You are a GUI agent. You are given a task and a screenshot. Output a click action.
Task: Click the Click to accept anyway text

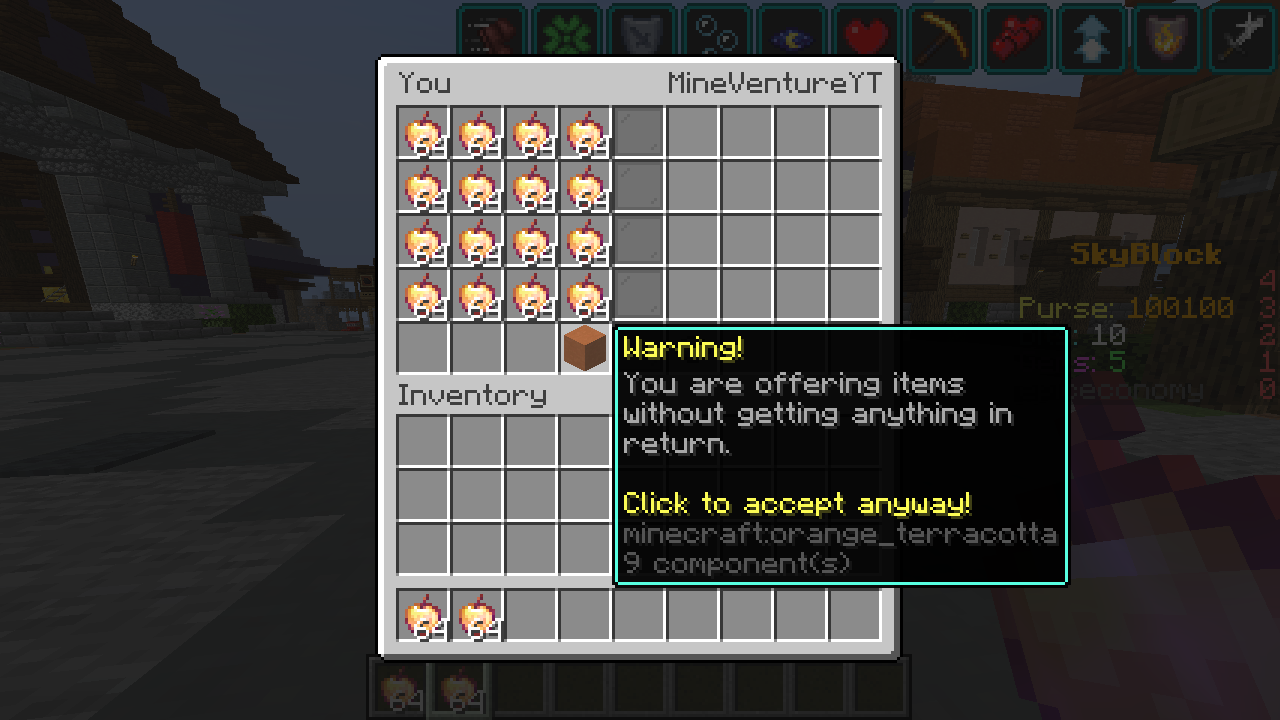pos(795,503)
